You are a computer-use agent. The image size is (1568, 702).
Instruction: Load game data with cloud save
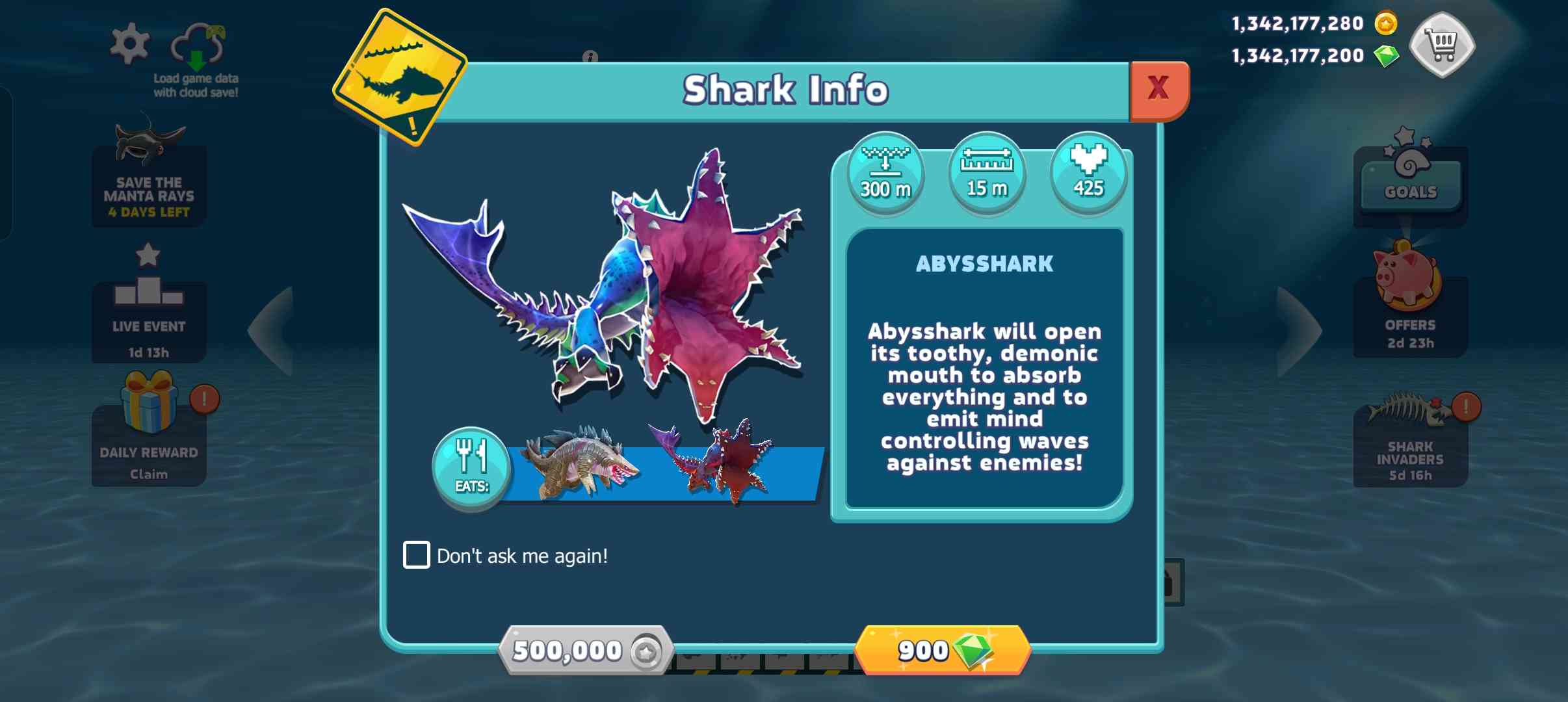198,58
